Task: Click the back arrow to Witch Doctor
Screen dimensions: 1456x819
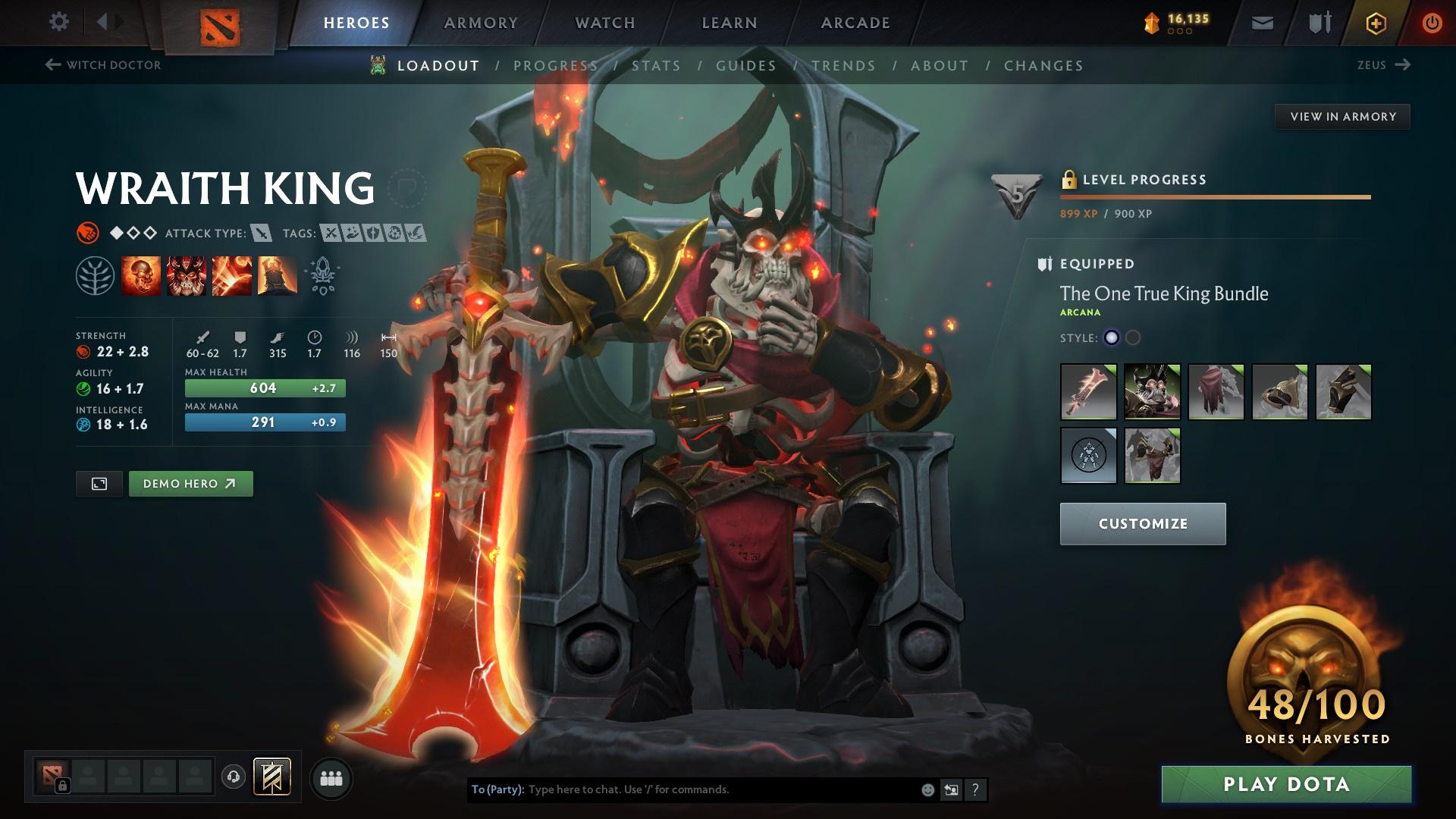Action: [52, 65]
